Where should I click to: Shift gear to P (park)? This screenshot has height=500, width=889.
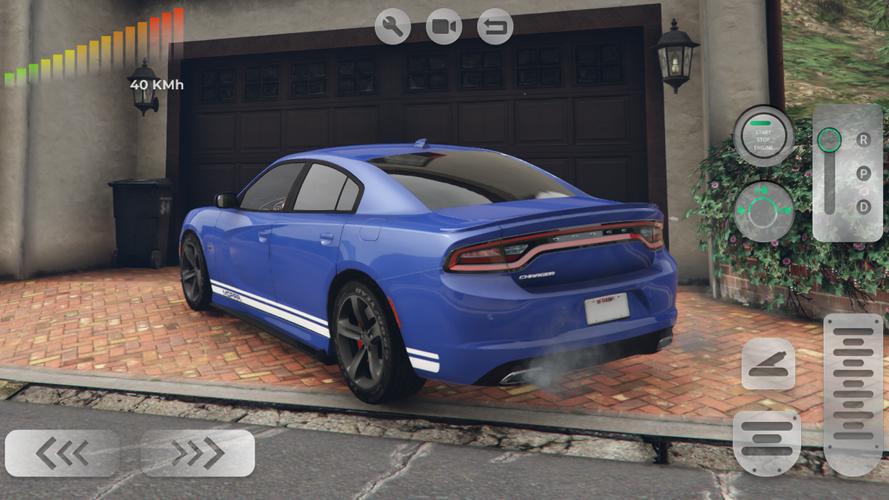coord(863,173)
